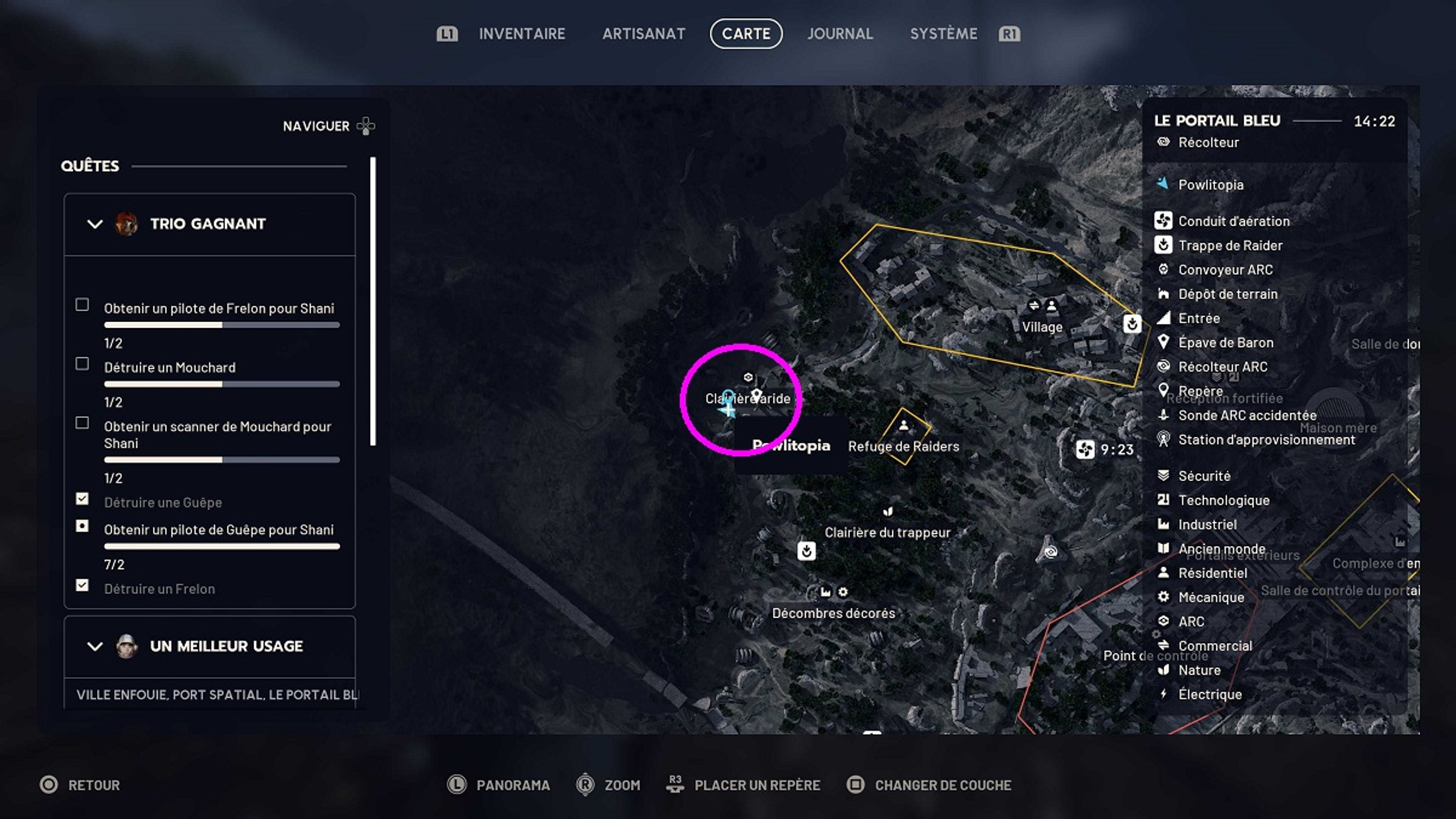
Task: Select the Convoyeur ARC icon in legend
Action: click(x=1164, y=269)
